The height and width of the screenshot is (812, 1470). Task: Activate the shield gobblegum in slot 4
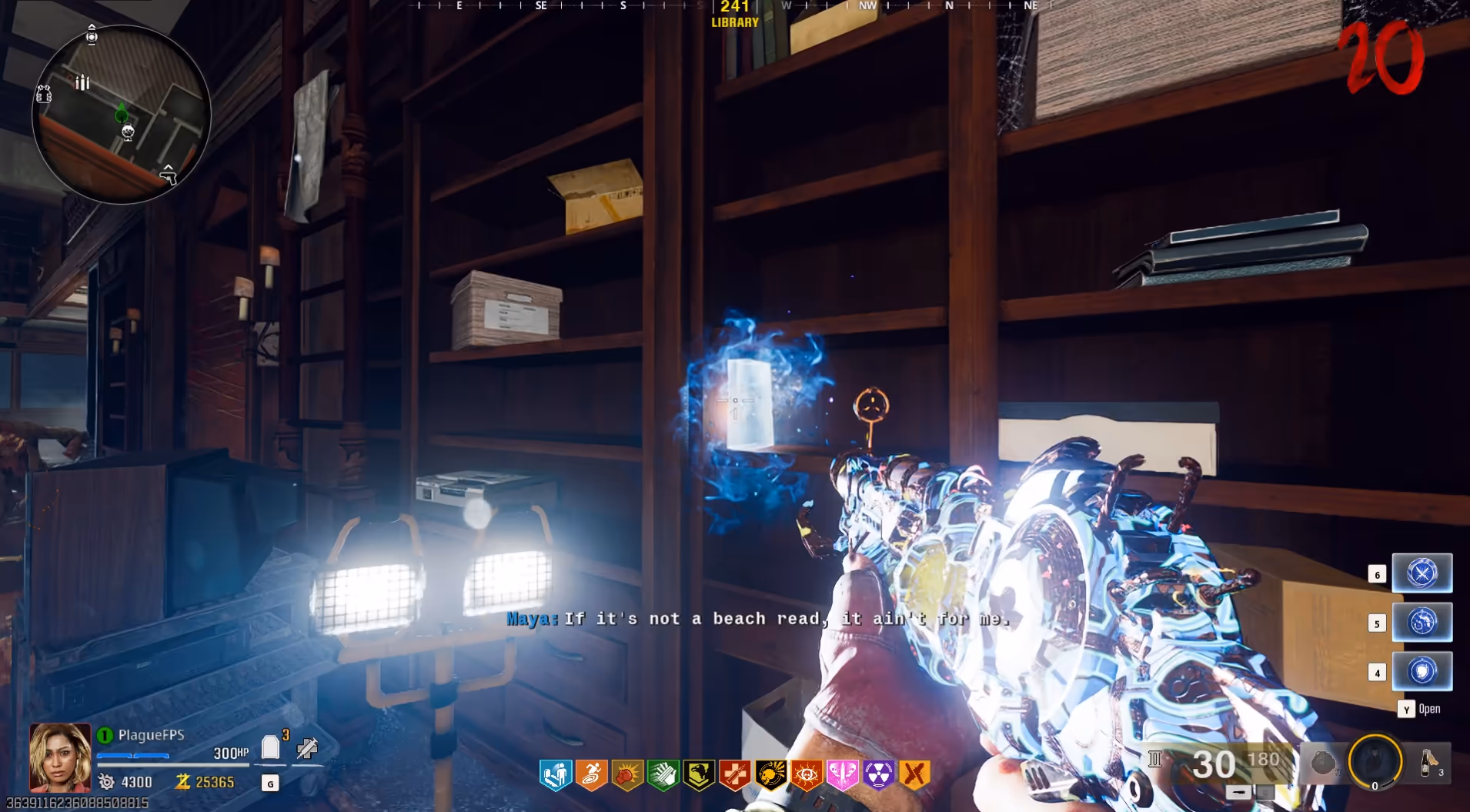1422,671
